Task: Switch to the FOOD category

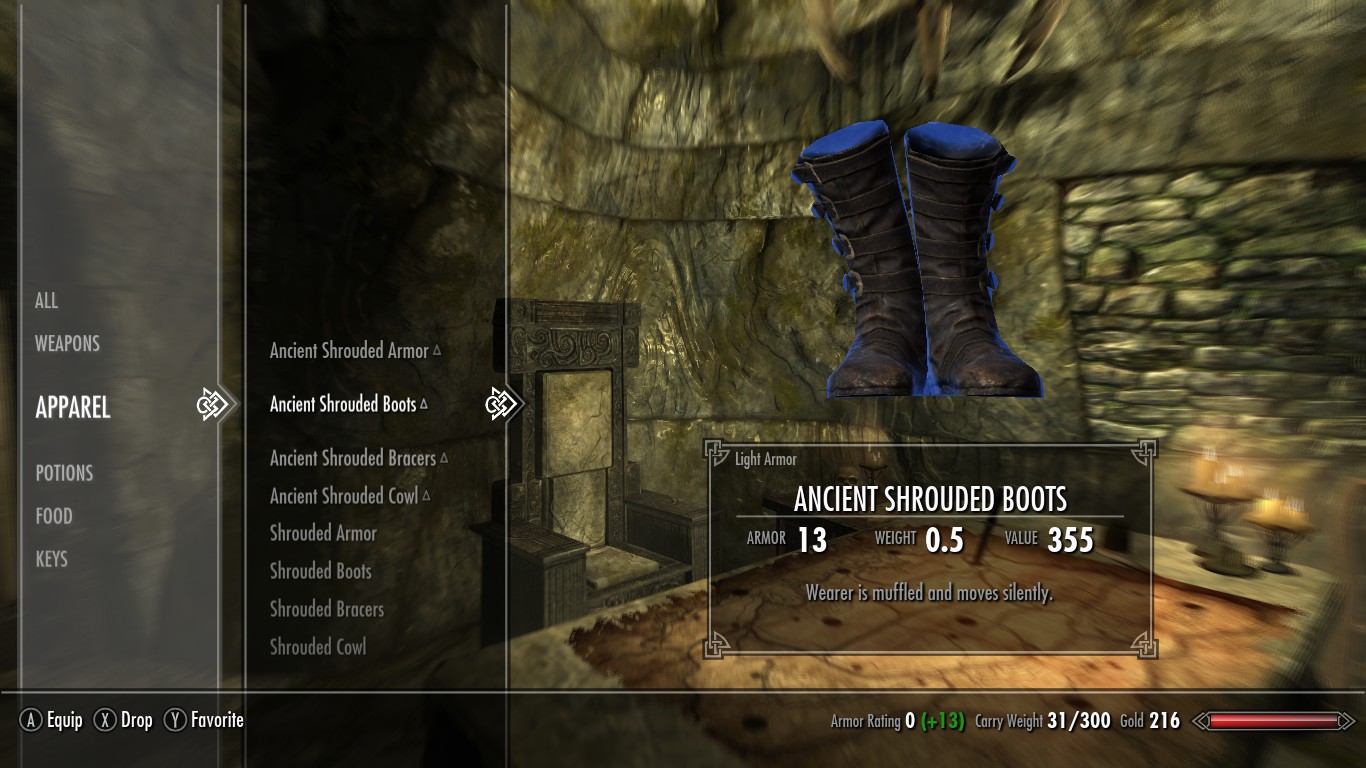Action: (54, 516)
